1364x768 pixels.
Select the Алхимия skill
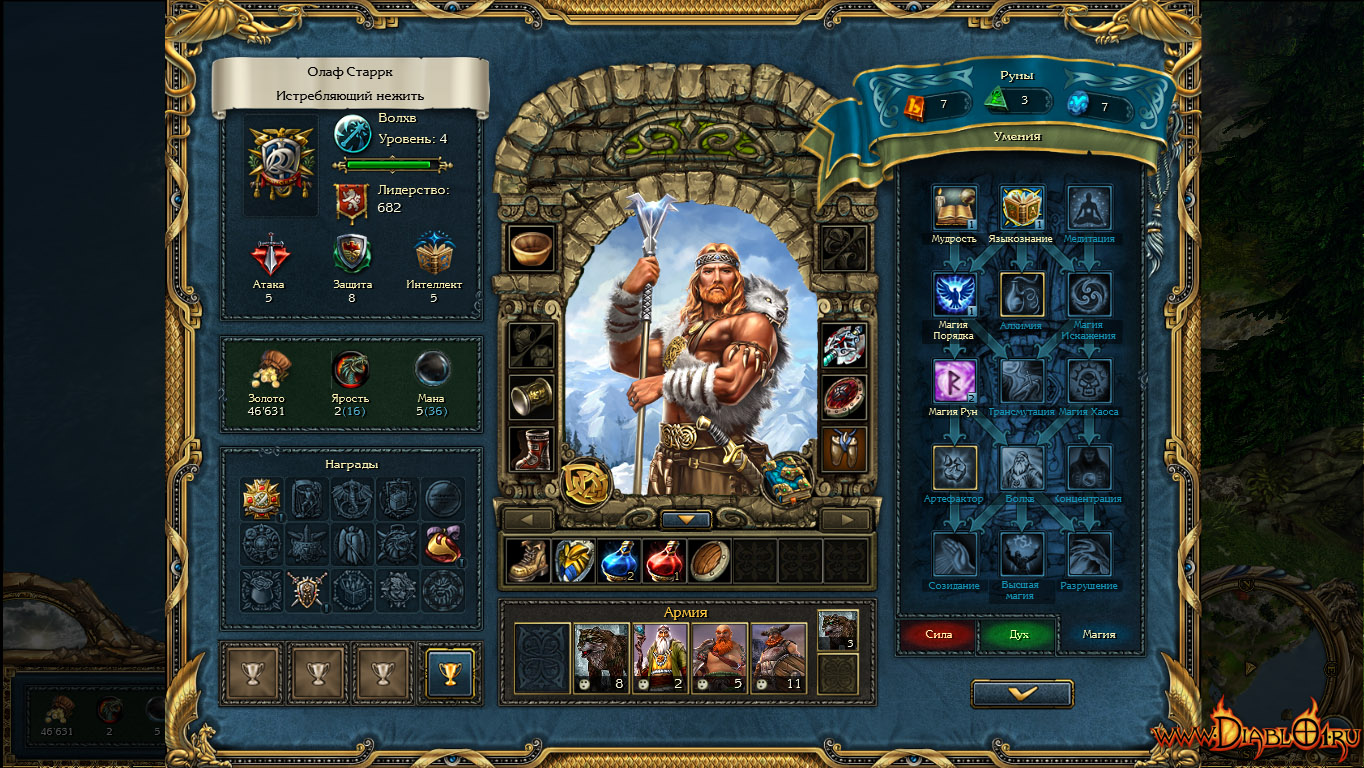click(x=1022, y=295)
